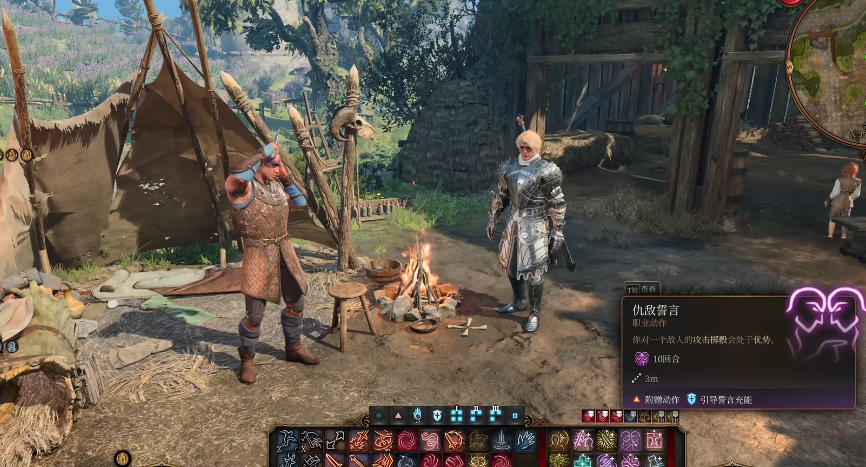Switch to the blue flame hand filter tab
Image resolution: width=866 pixels, height=467 pixels.
pos(418,414)
